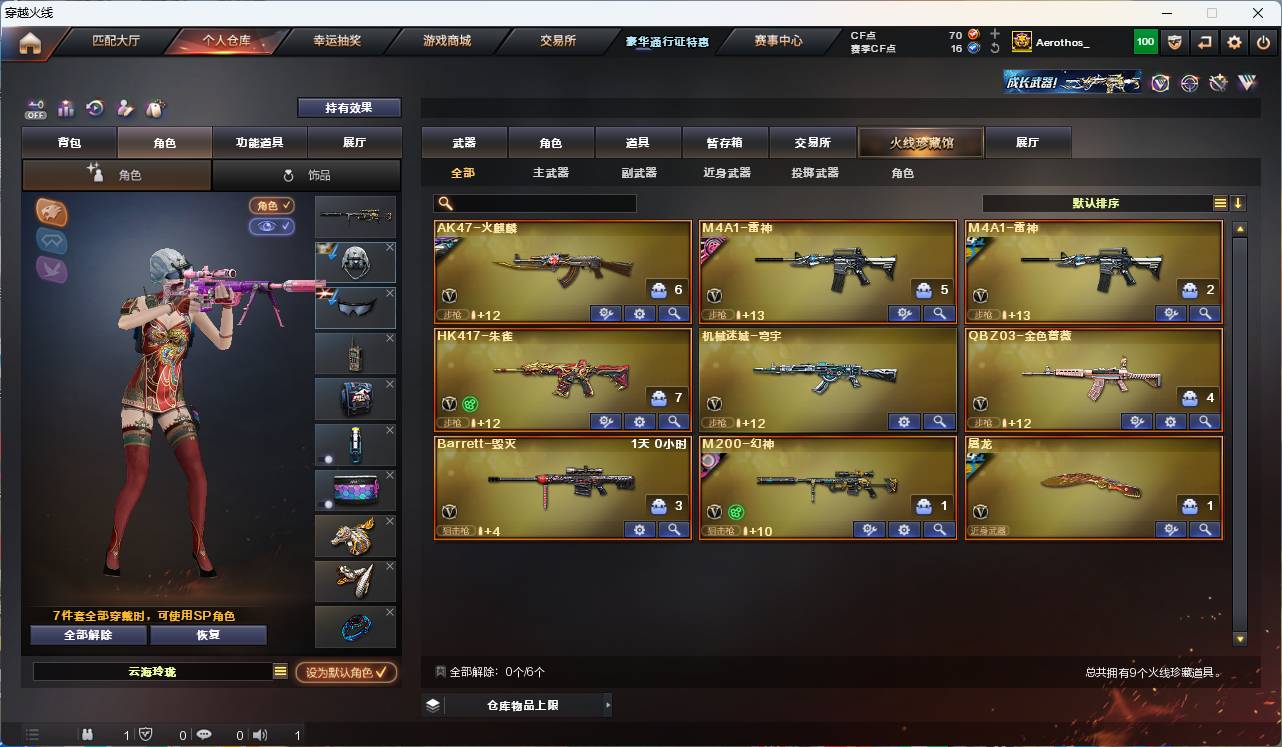Switch to the 火线珍藏馆 tab
Screen dimensions: 1282x747
(x=920, y=142)
